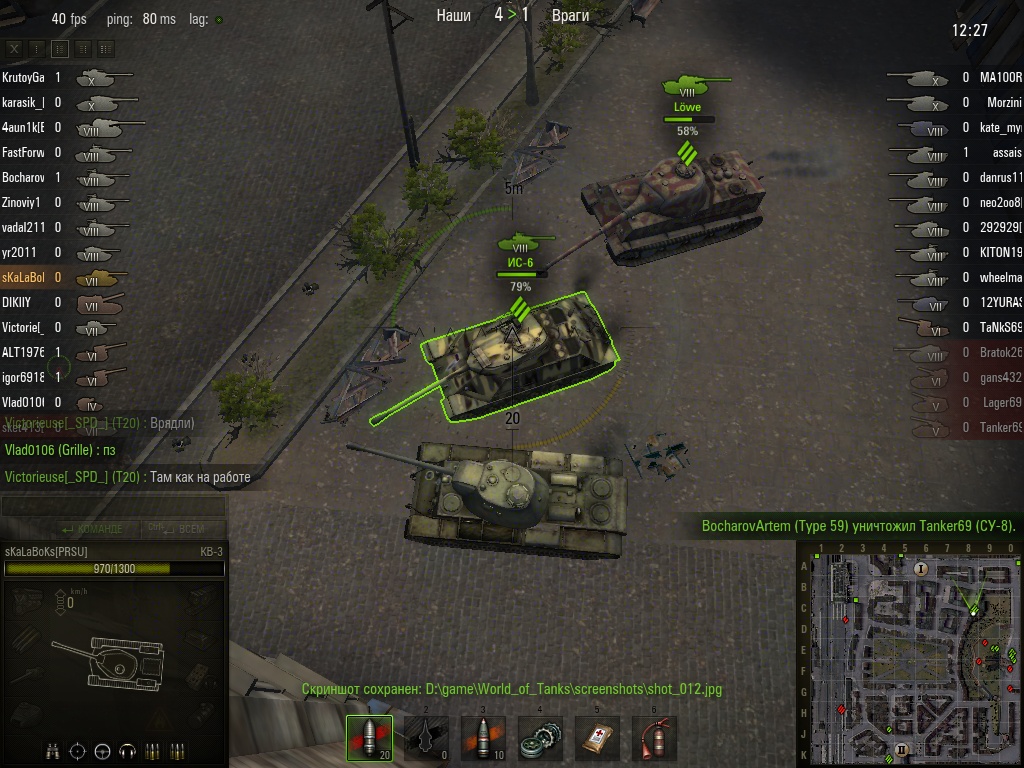This screenshot has height=768, width=1024.
Task: Send chat to team with КОМАНДЕ button
Action: (92, 529)
